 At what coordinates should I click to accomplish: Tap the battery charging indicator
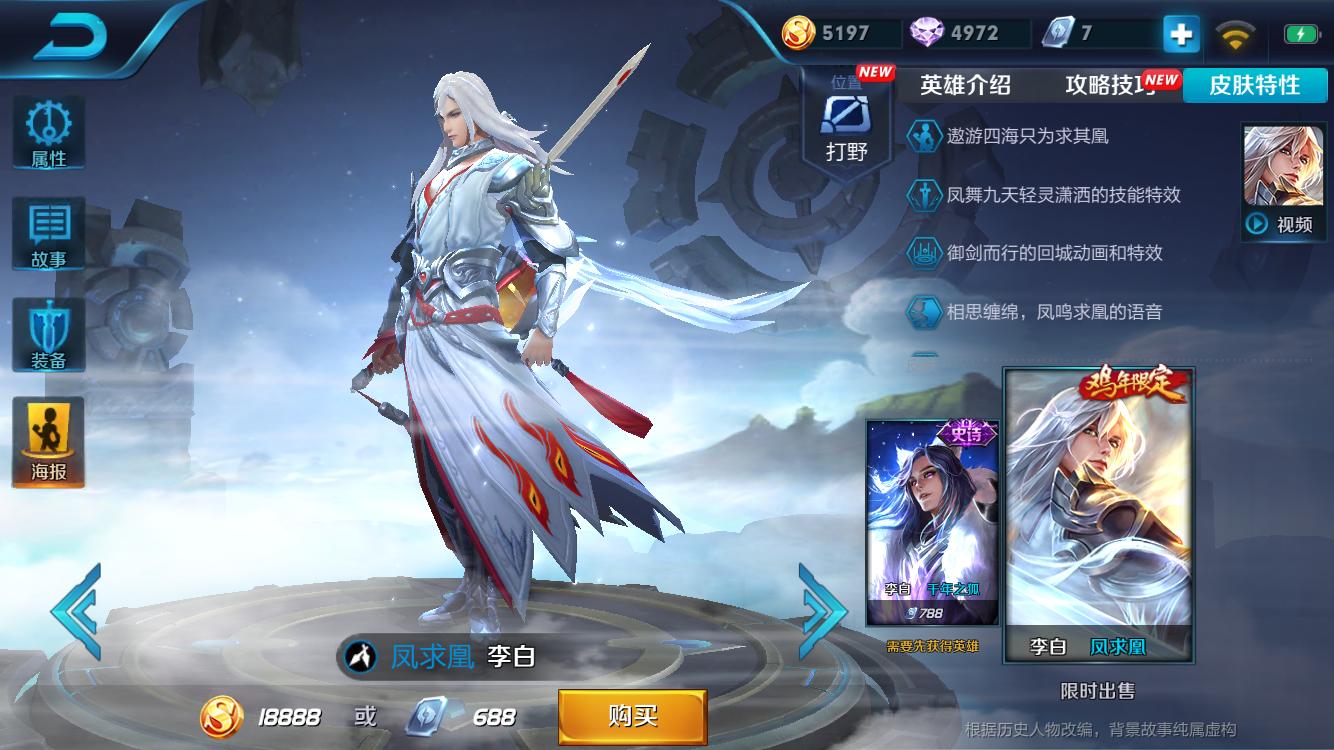[x=1300, y=31]
